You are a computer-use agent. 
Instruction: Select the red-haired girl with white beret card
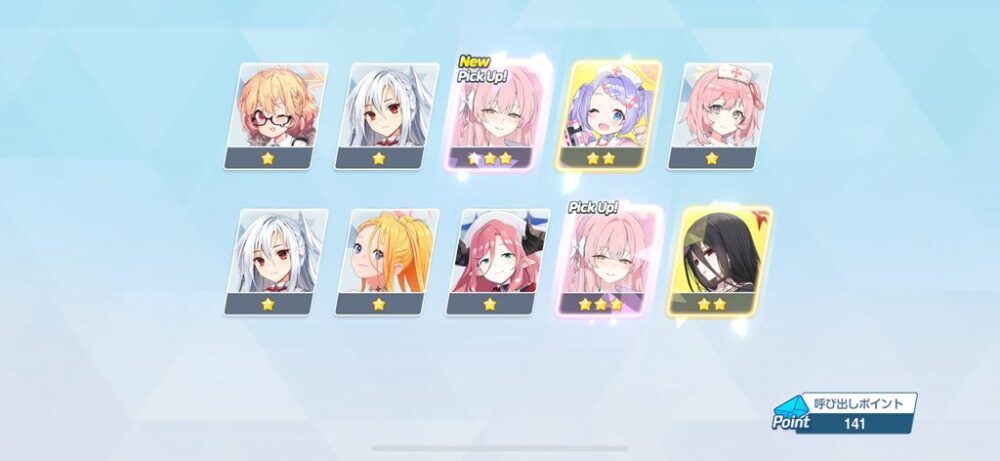tap(498, 262)
